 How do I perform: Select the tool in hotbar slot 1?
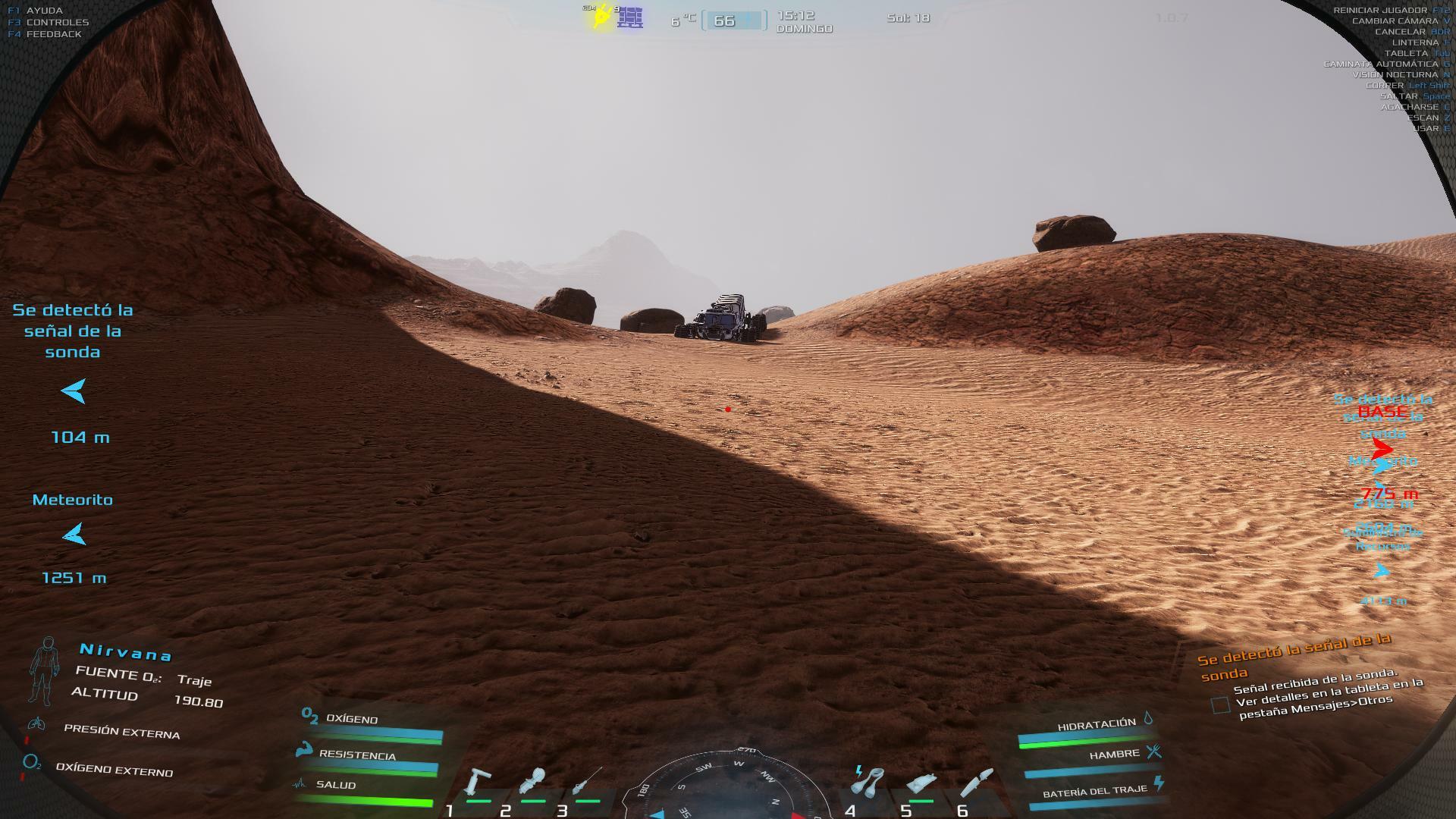[479, 782]
